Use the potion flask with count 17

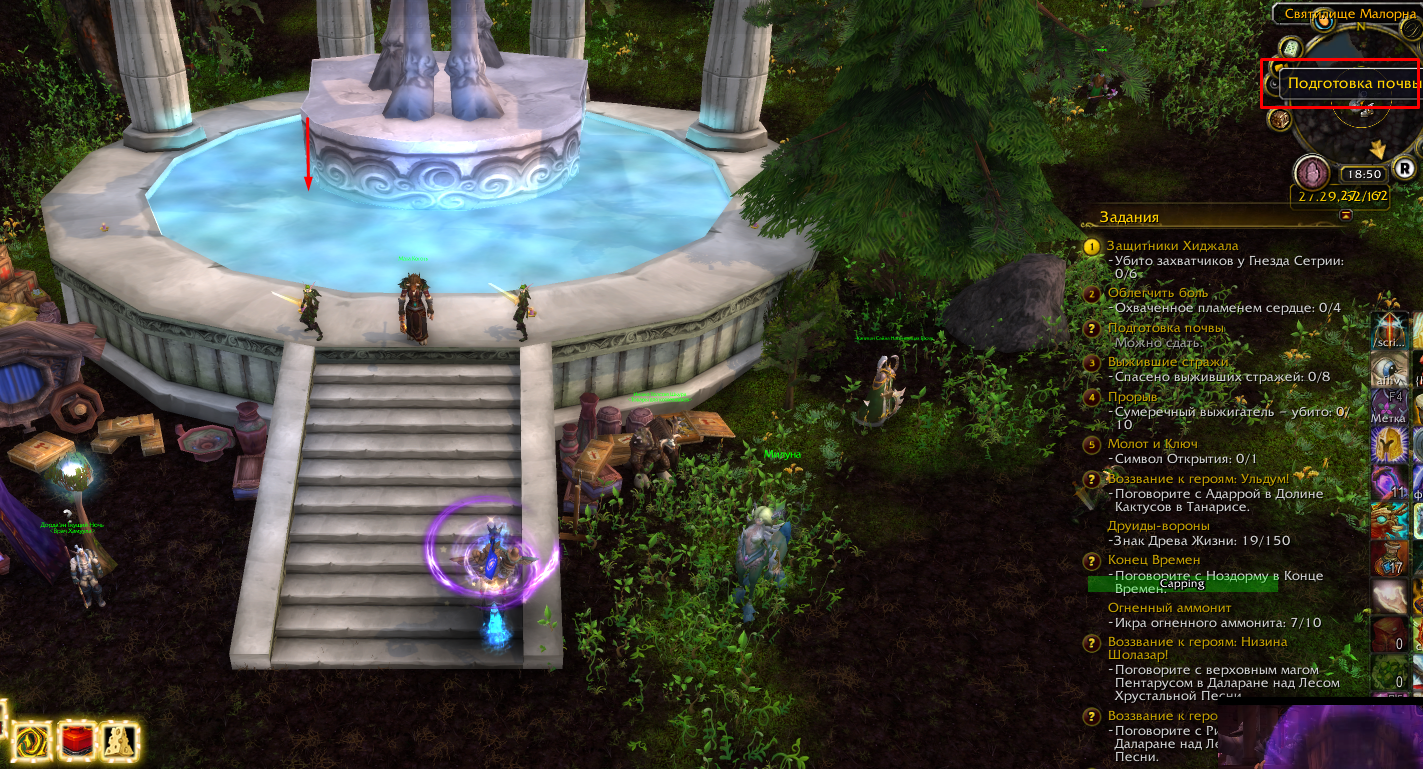pos(1387,558)
